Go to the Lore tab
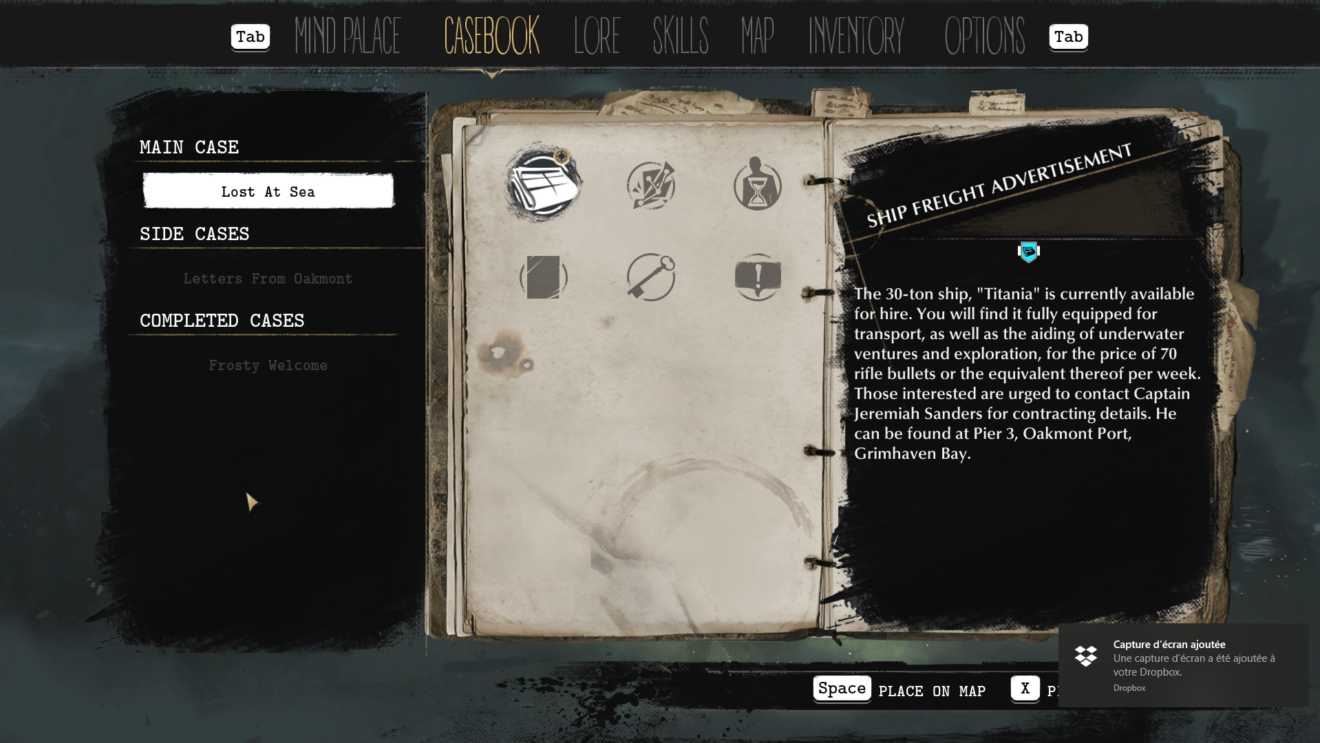Screen dimensions: 1320x743 point(596,37)
